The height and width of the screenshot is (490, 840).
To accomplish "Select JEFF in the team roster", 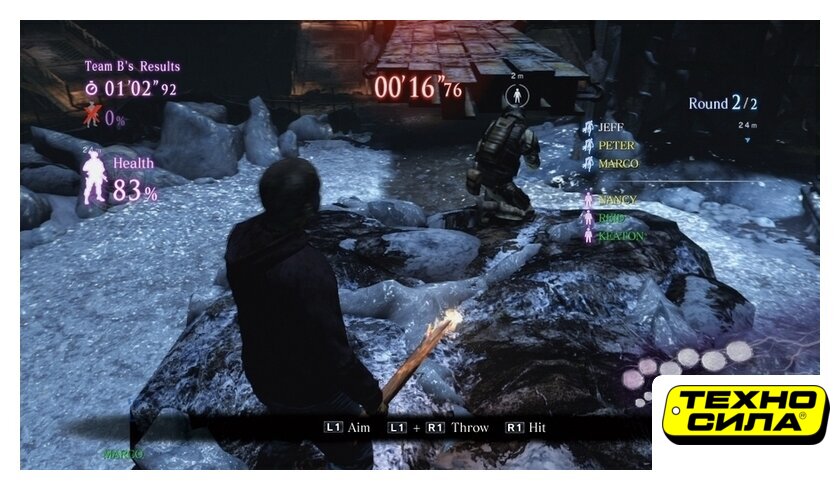I will point(609,128).
